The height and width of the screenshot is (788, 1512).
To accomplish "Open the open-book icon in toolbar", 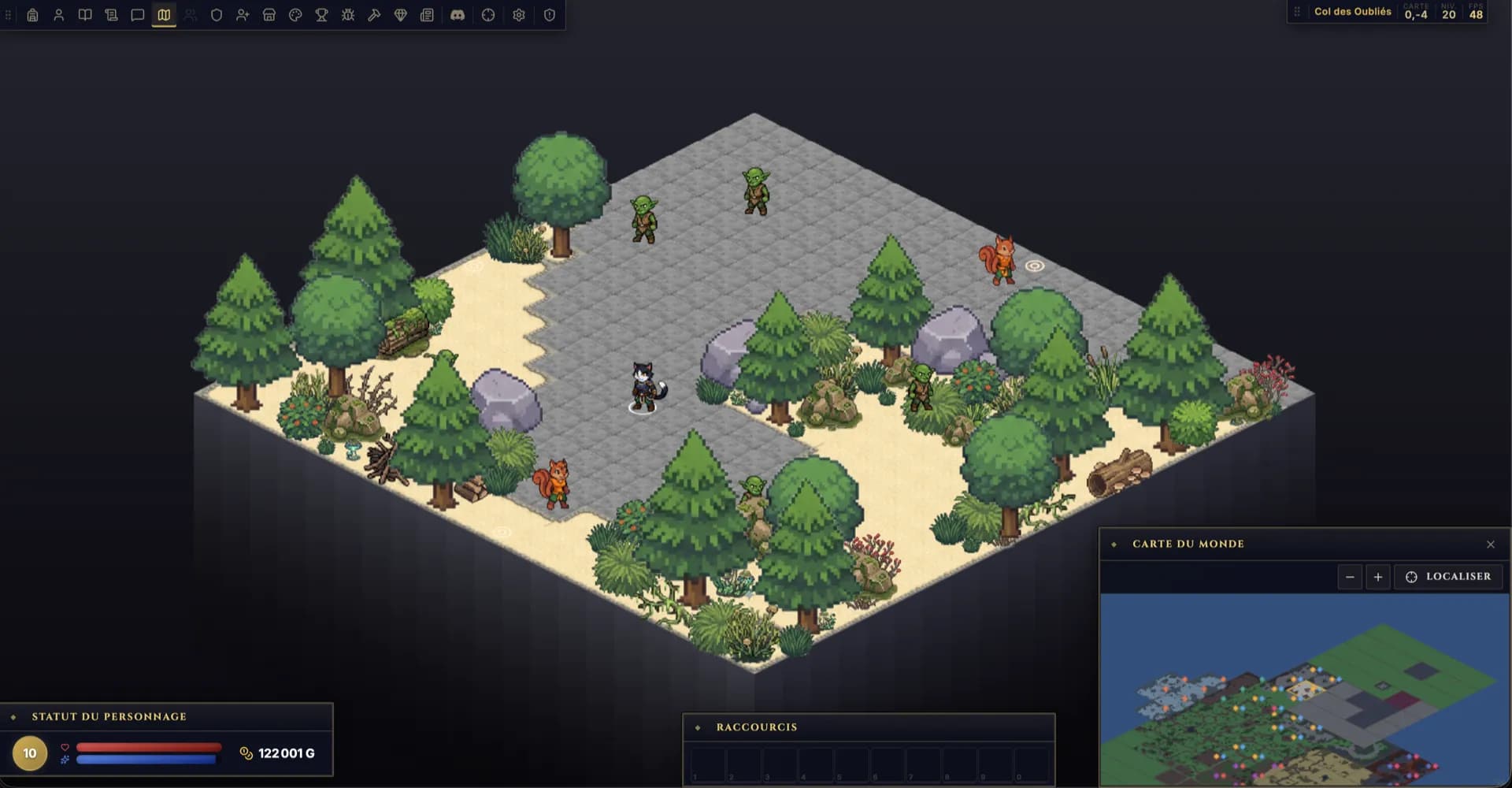I will (x=85, y=15).
